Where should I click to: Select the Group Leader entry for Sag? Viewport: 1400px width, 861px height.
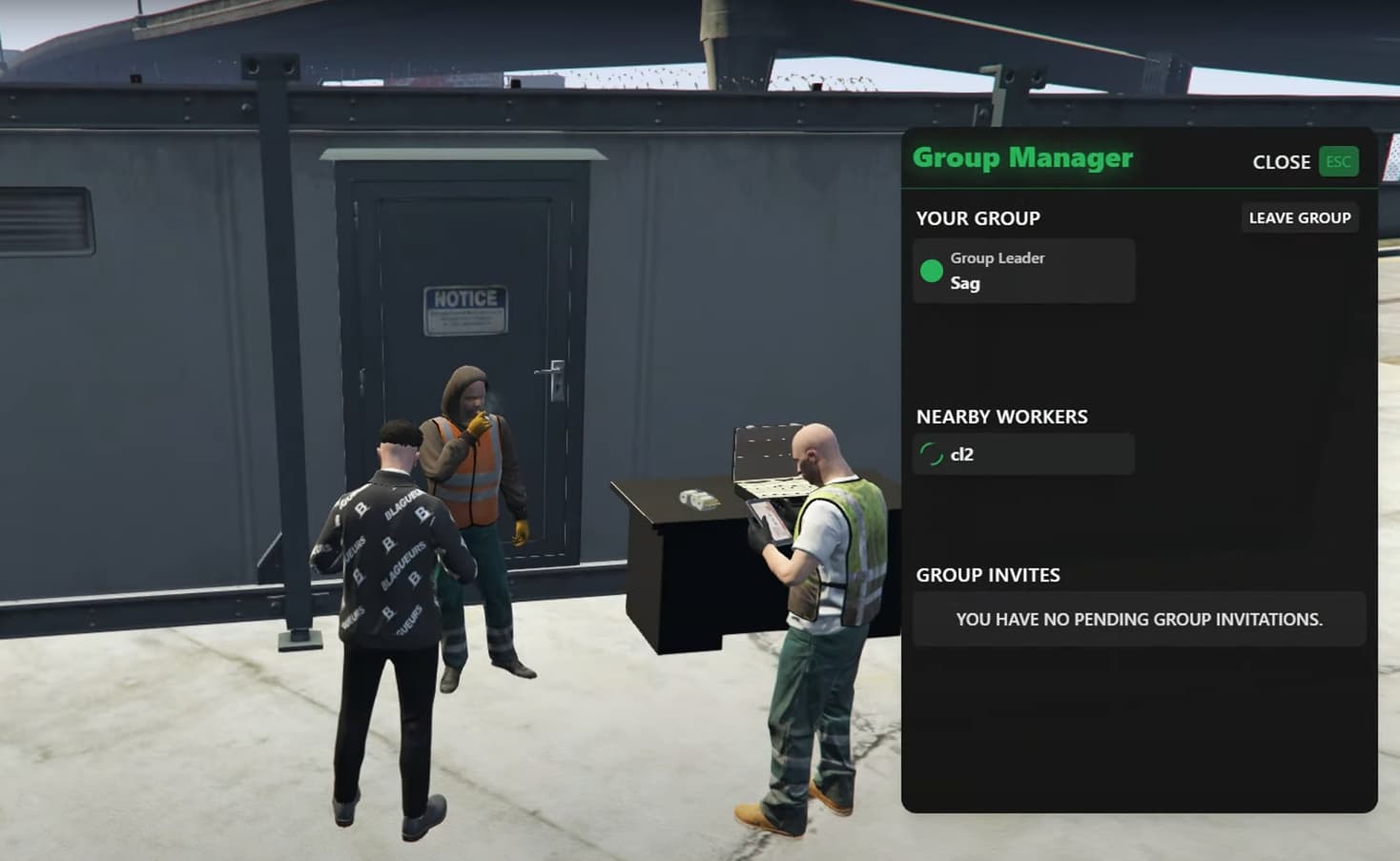(1022, 270)
